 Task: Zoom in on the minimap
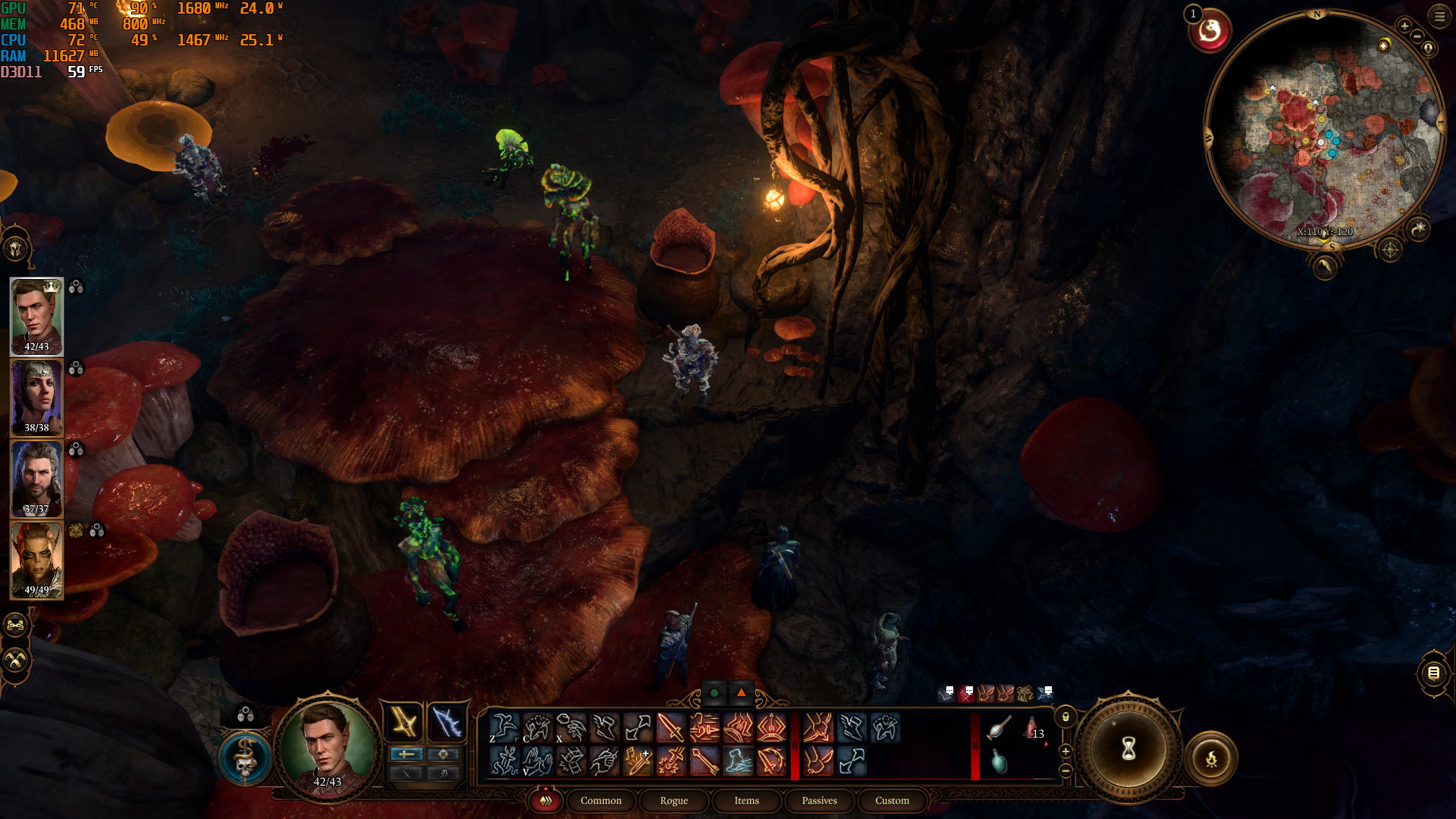[x=1404, y=26]
